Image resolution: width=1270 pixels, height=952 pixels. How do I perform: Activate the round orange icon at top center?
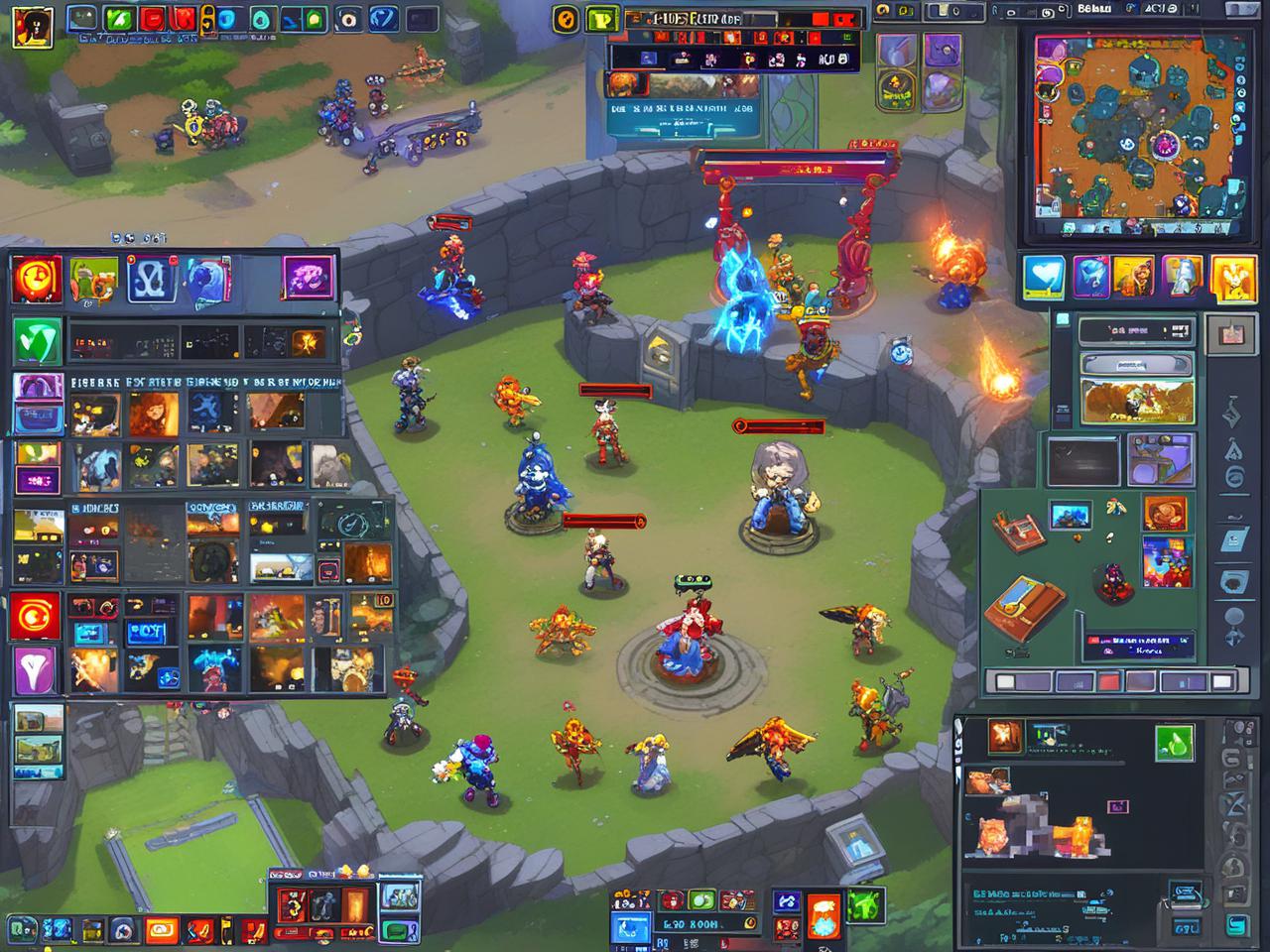click(566, 18)
